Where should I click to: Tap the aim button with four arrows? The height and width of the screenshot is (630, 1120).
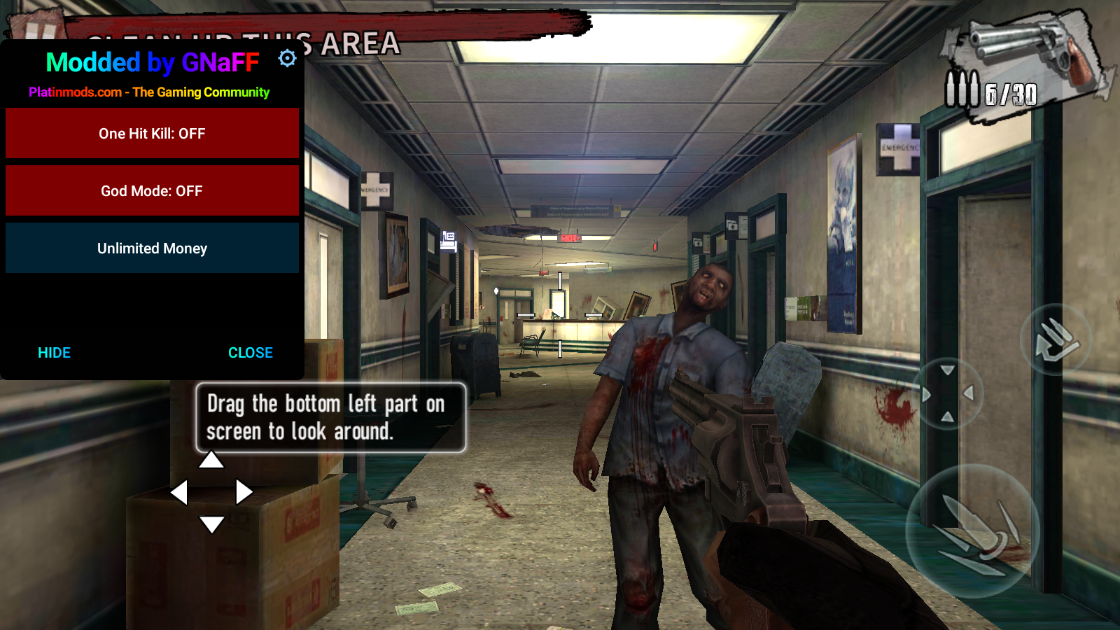[x=948, y=394]
